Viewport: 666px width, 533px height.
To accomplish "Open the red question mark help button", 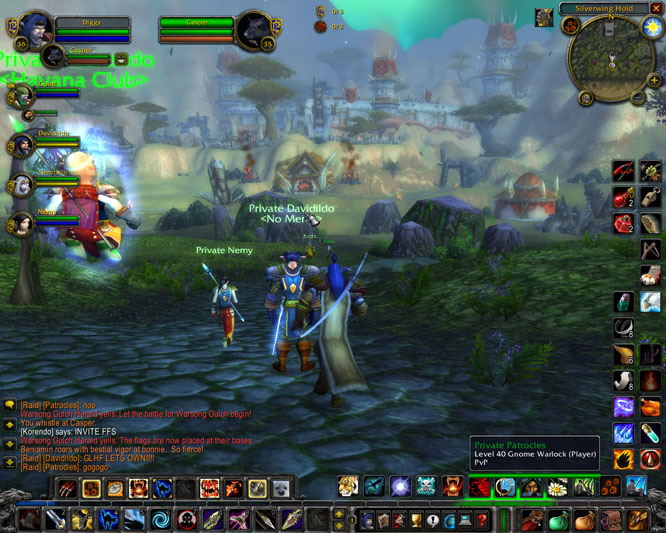I will [484, 520].
